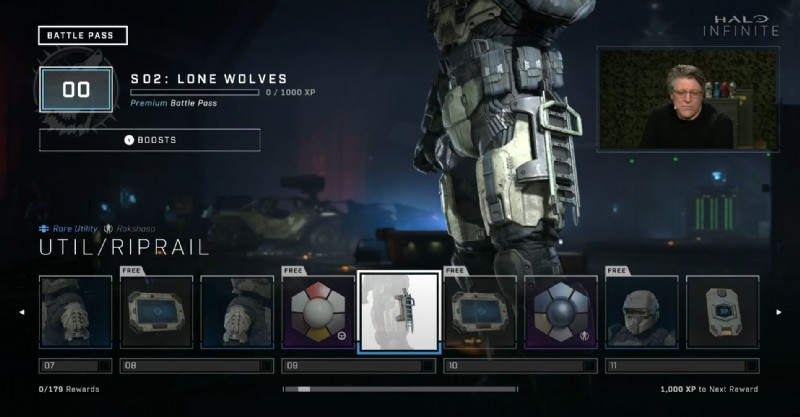This screenshot has width=800, height=417.
Task: Pick the free tier 11 helmet reward
Action: [642, 312]
